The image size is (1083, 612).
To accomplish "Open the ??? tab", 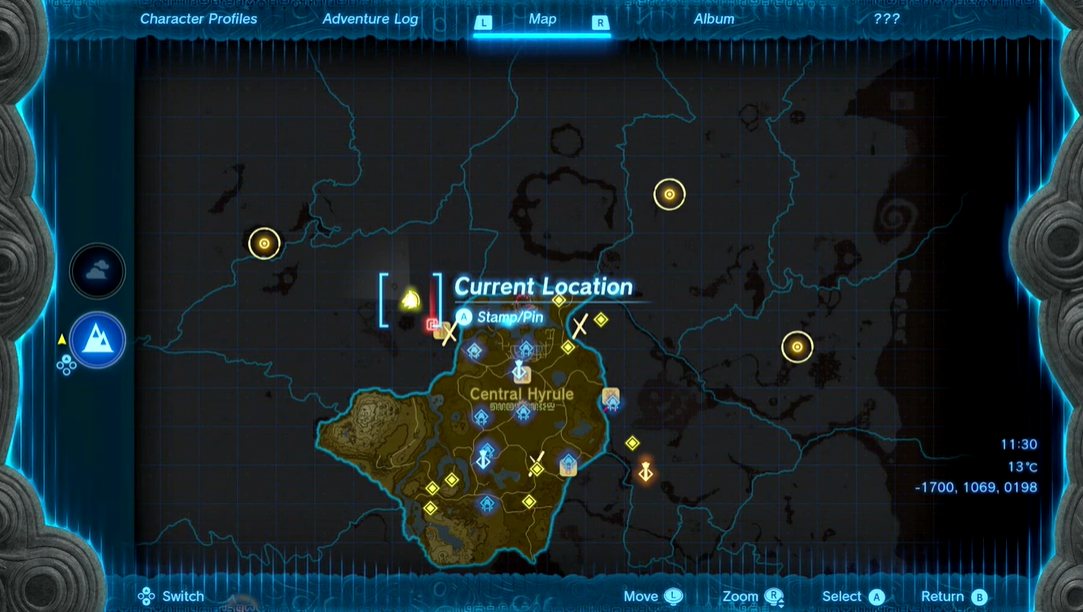I will [886, 19].
